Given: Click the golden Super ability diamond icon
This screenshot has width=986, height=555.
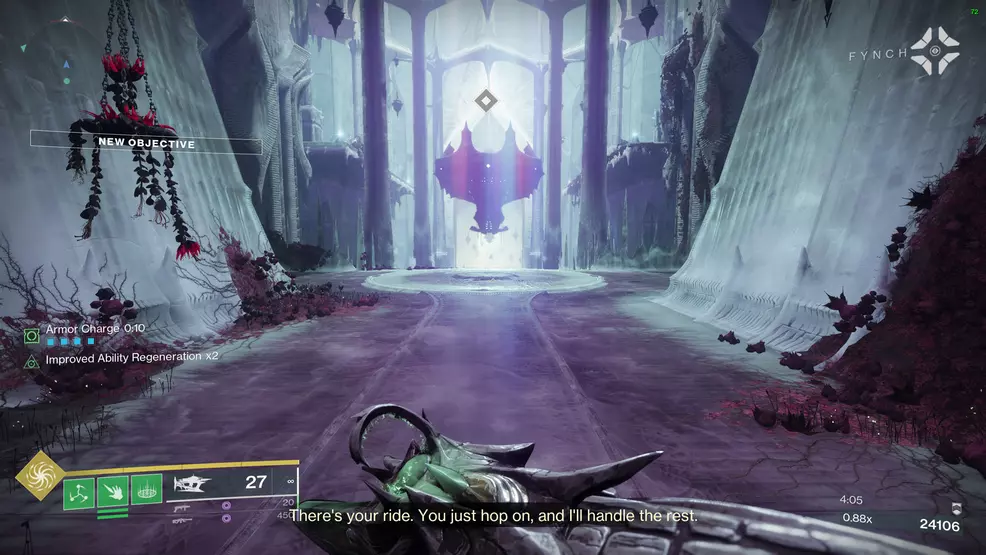Looking at the screenshot, I should click(40, 476).
